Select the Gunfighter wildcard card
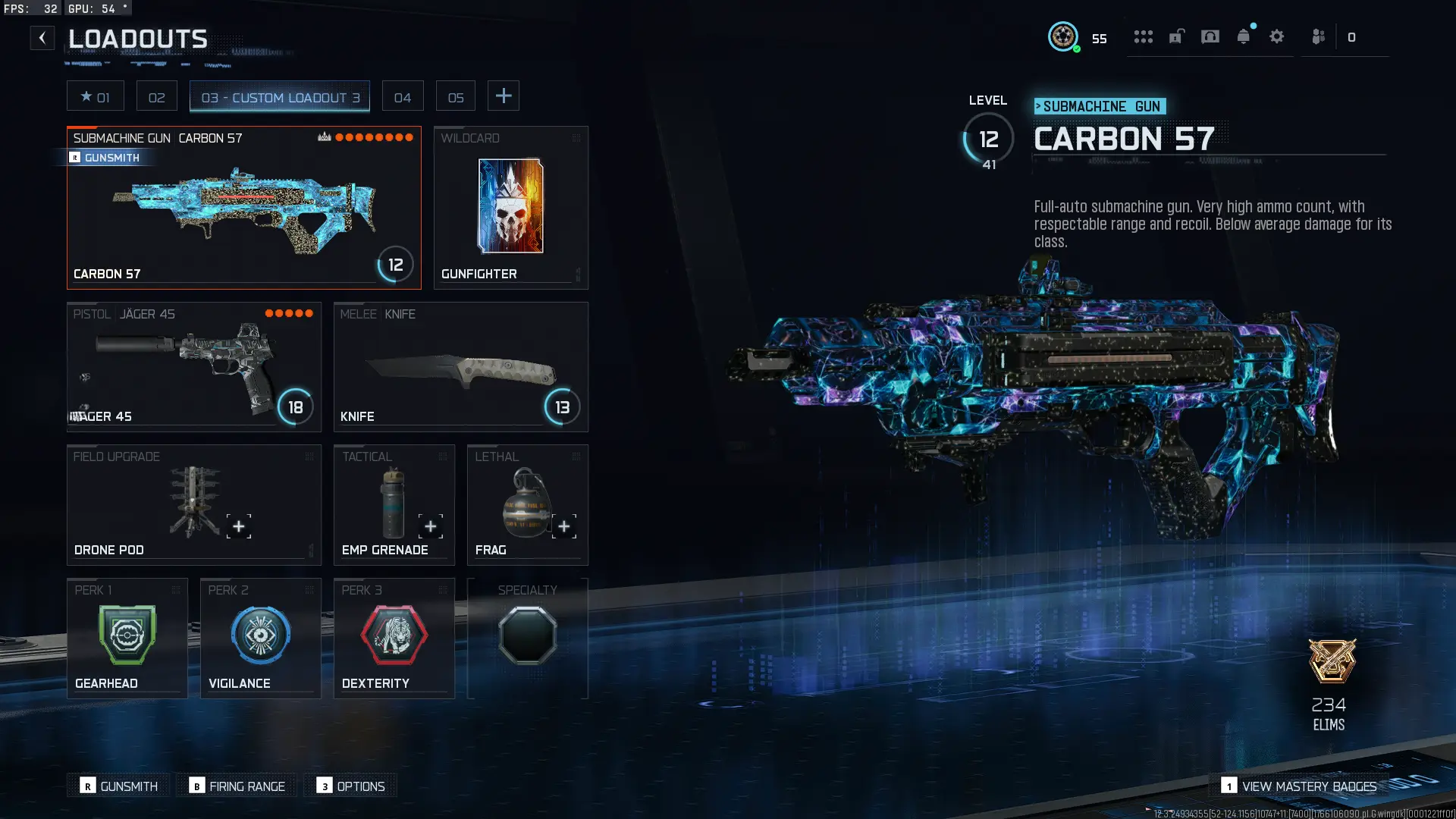 coord(510,207)
